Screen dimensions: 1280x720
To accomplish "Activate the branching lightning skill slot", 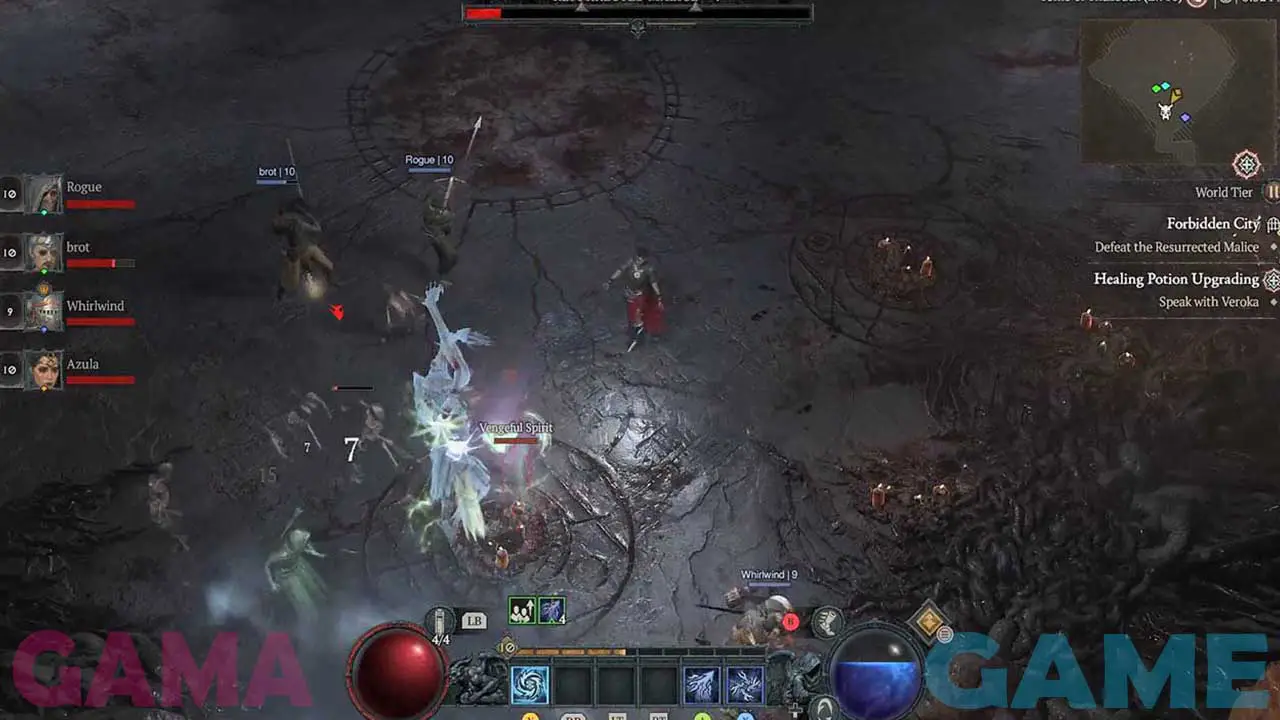I will [745, 685].
